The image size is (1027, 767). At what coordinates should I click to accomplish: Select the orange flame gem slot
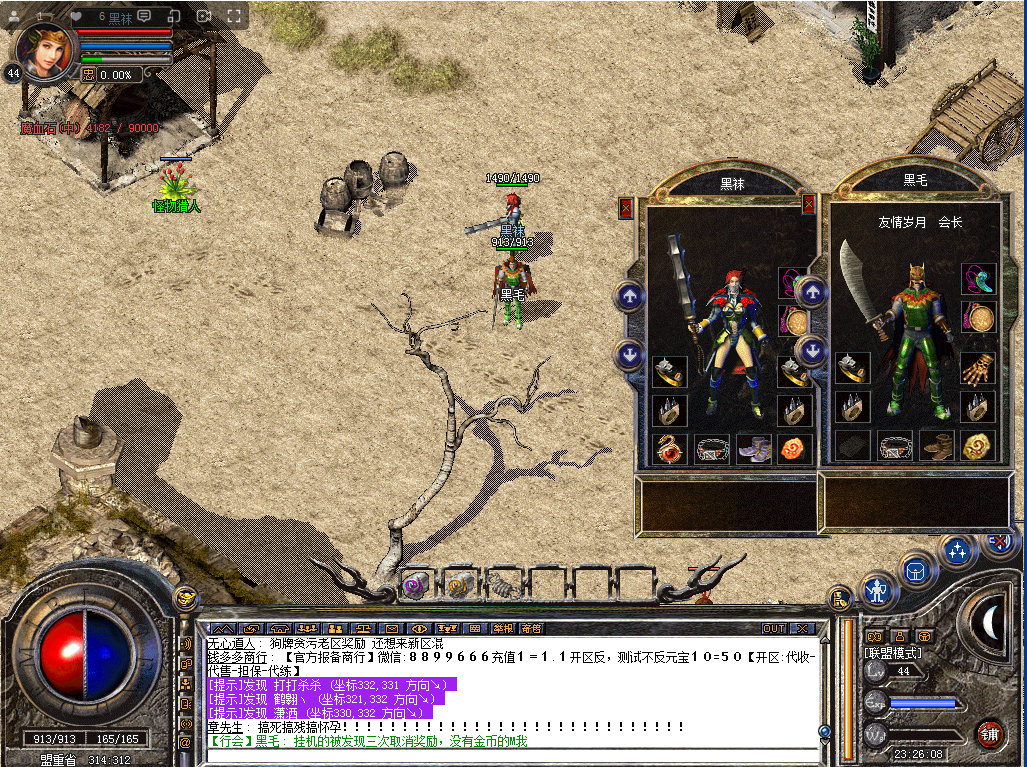[x=794, y=448]
